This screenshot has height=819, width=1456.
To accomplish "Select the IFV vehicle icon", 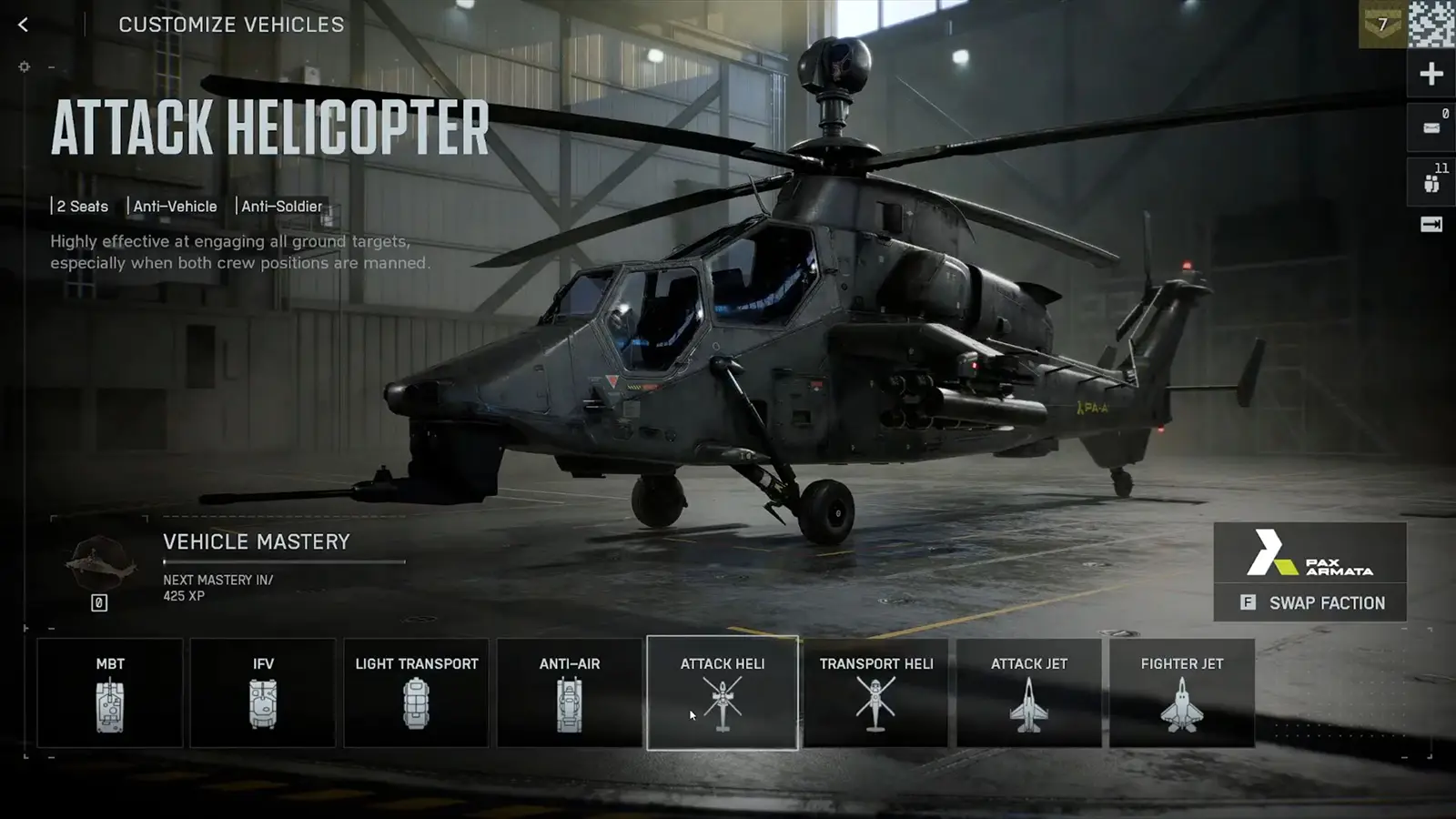I will coord(263,693).
